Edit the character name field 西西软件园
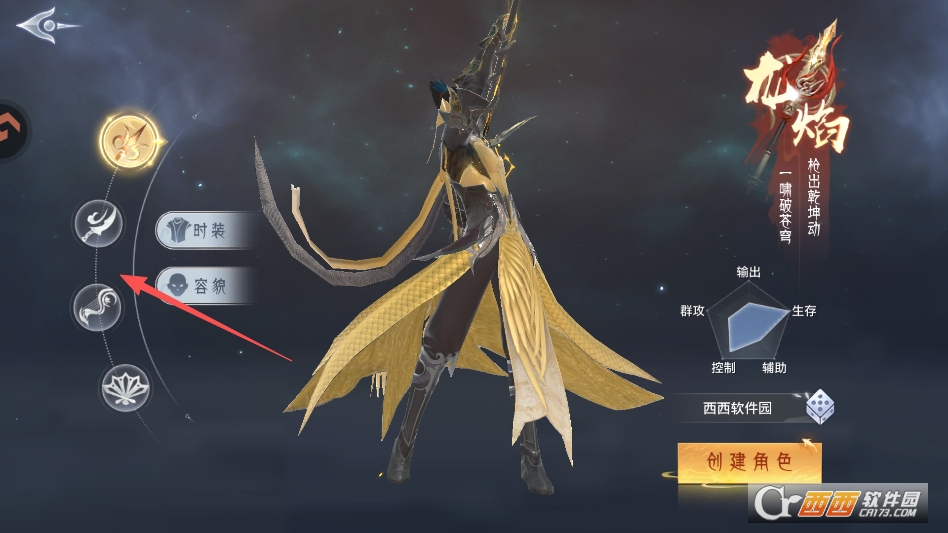Image resolution: width=948 pixels, height=533 pixels. 736,408
